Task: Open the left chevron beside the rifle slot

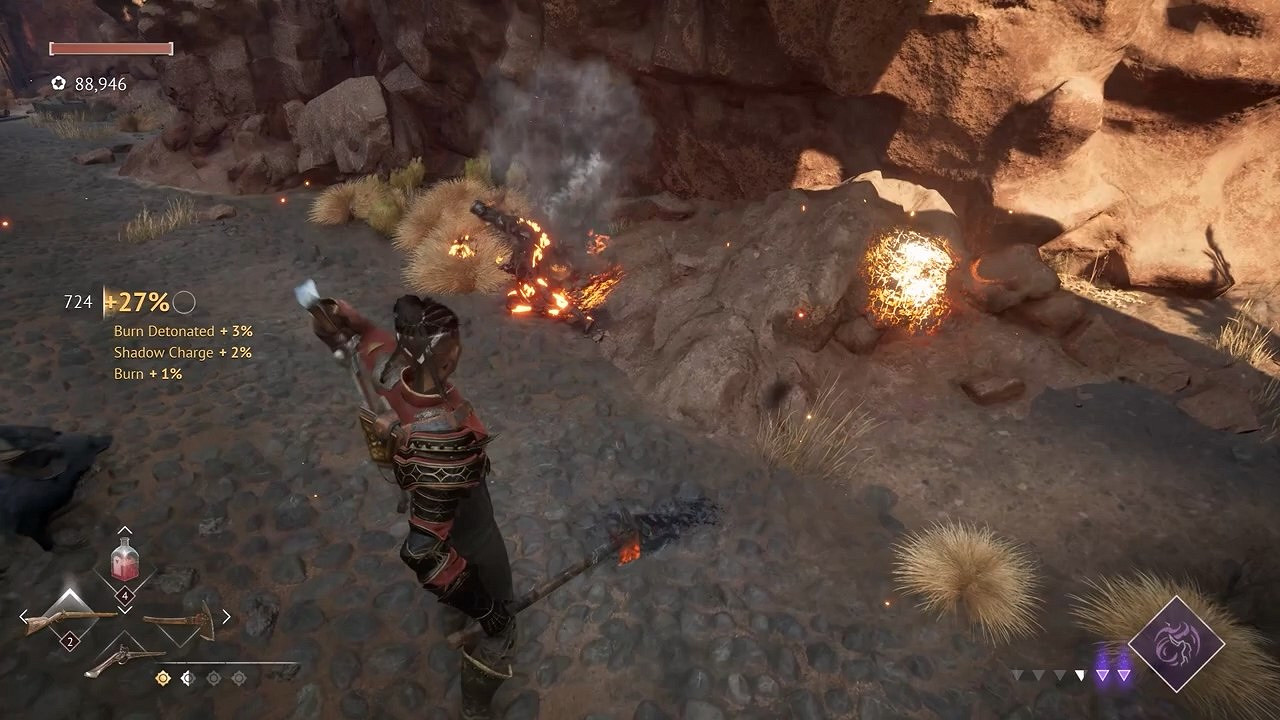Action: [23, 615]
